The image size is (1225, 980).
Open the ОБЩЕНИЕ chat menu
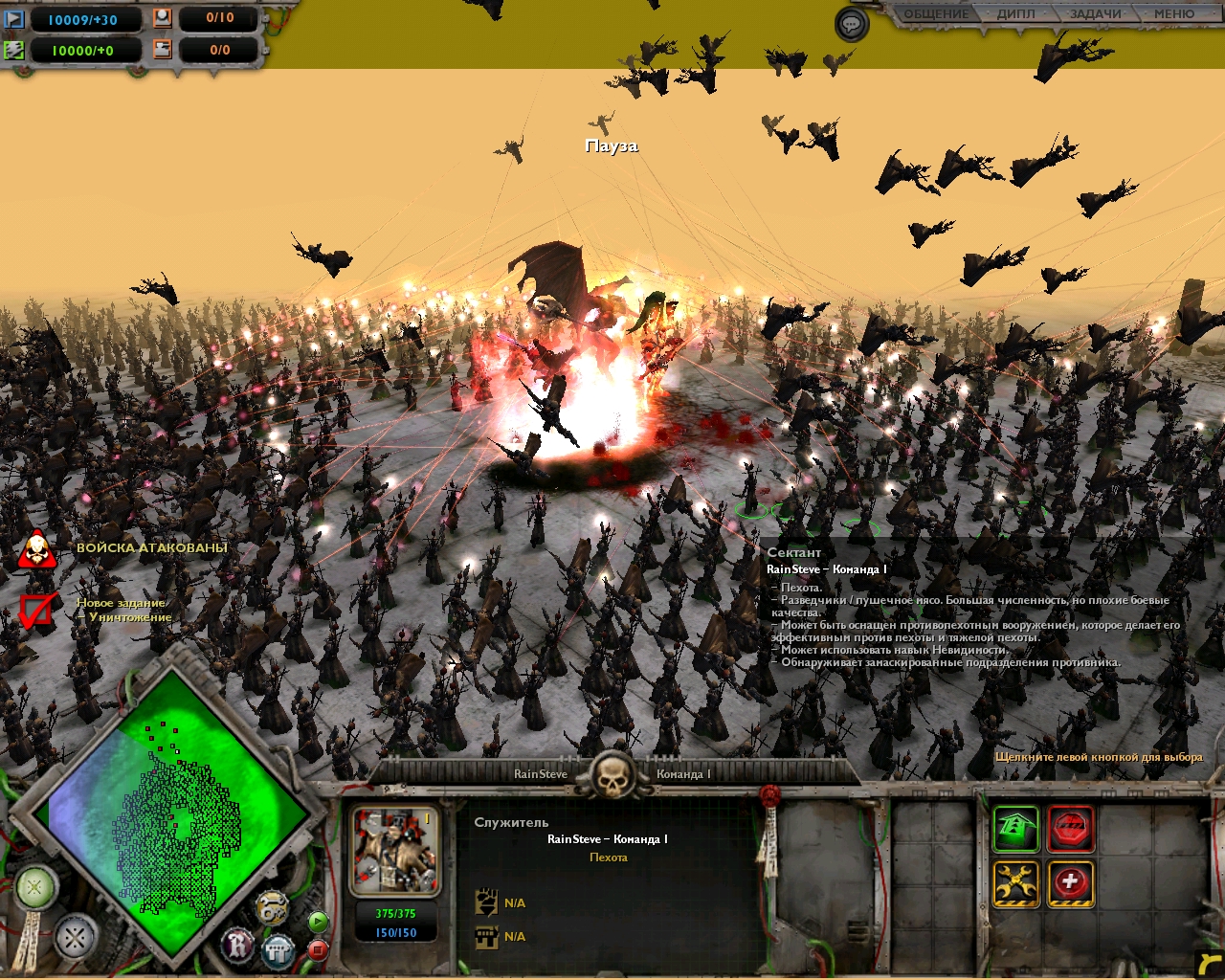[x=936, y=14]
